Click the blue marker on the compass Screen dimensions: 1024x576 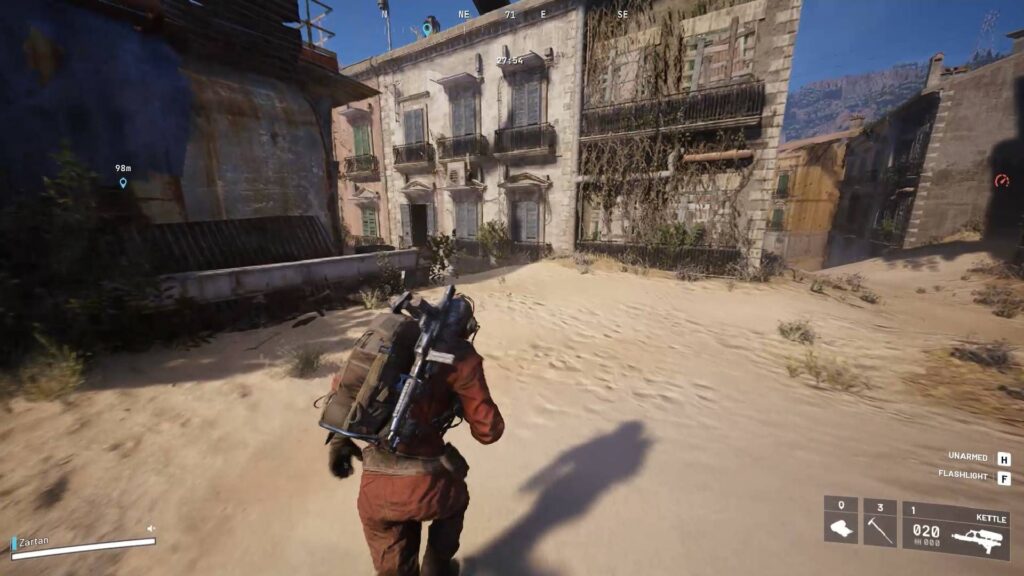427,29
